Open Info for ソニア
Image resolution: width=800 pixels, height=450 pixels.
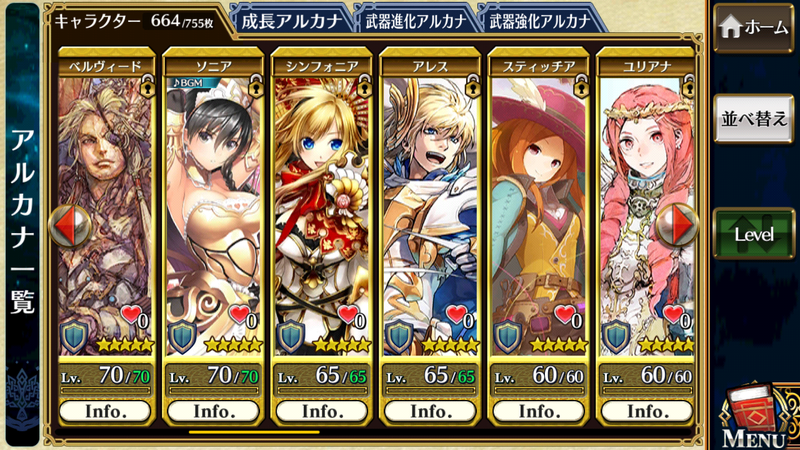(214, 411)
